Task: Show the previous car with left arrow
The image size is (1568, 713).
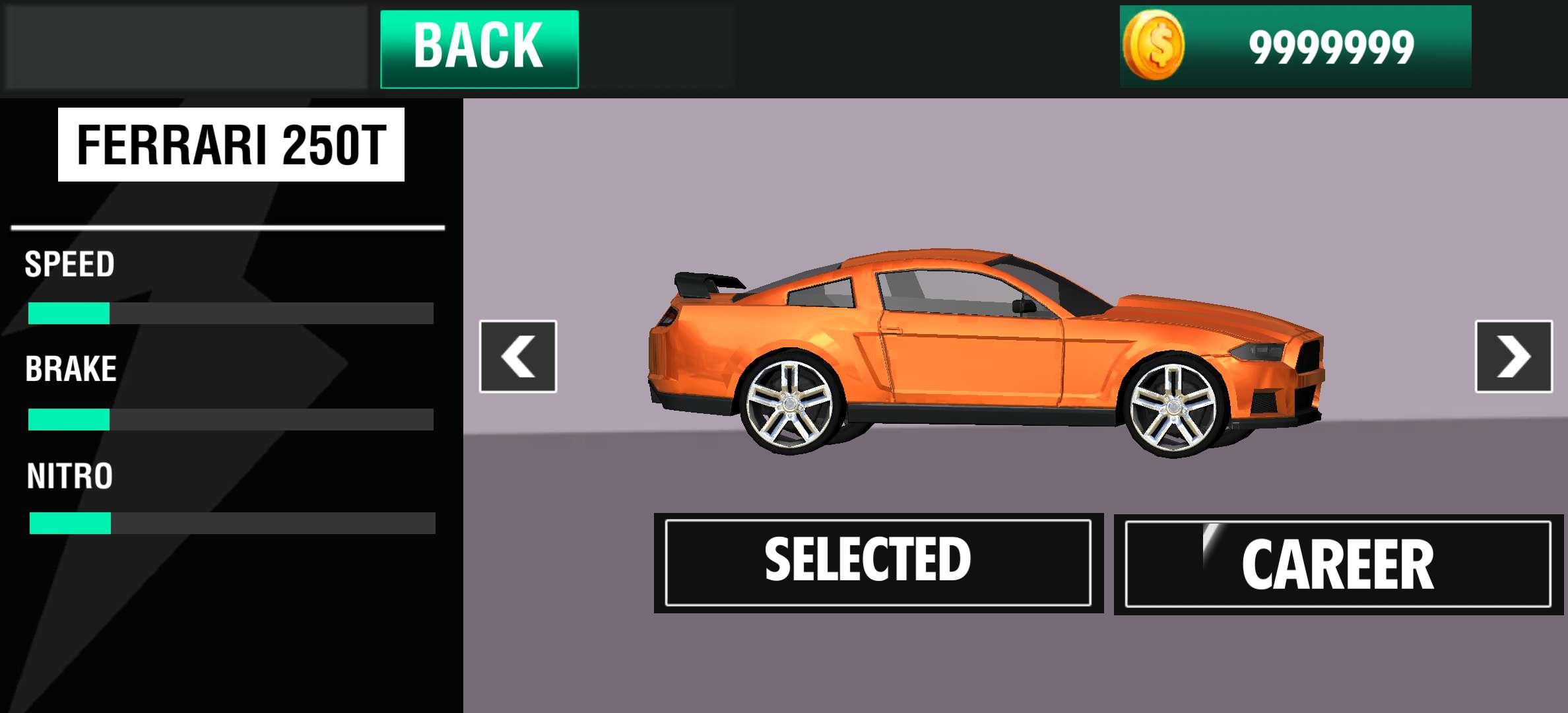Action: click(x=518, y=356)
